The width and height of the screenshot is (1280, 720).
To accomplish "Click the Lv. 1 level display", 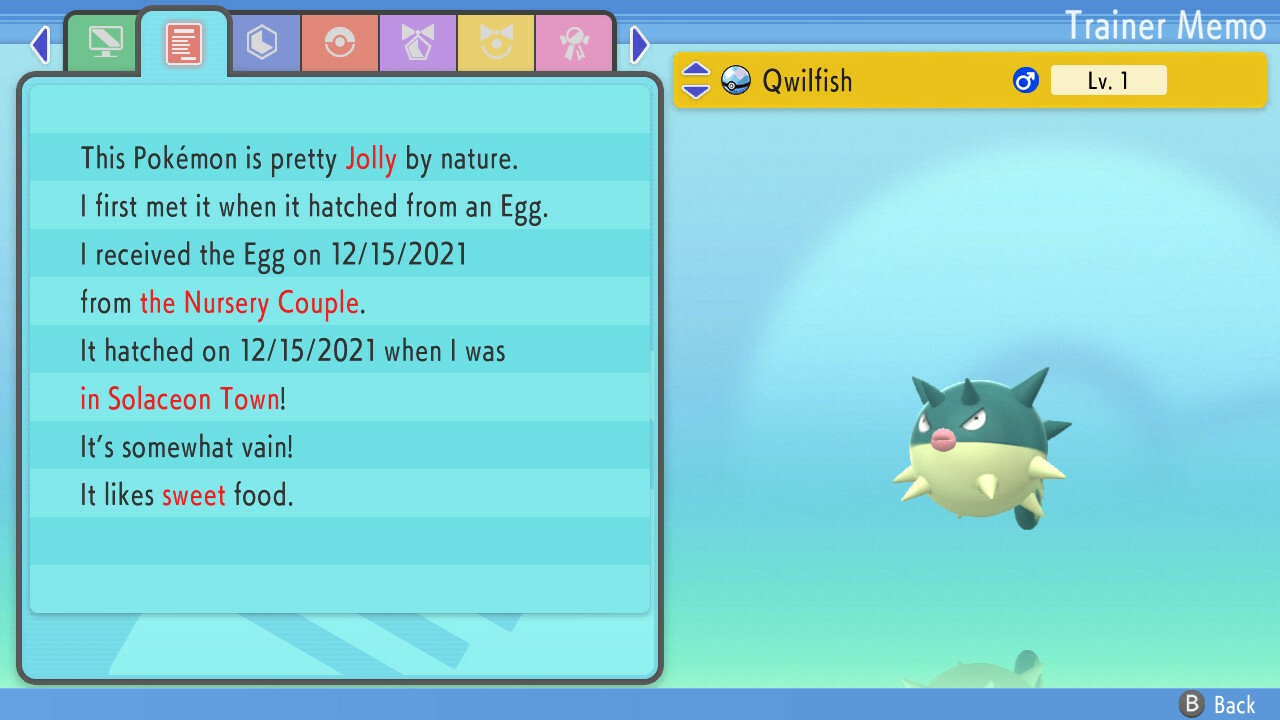I will [x=1109, y=80].
